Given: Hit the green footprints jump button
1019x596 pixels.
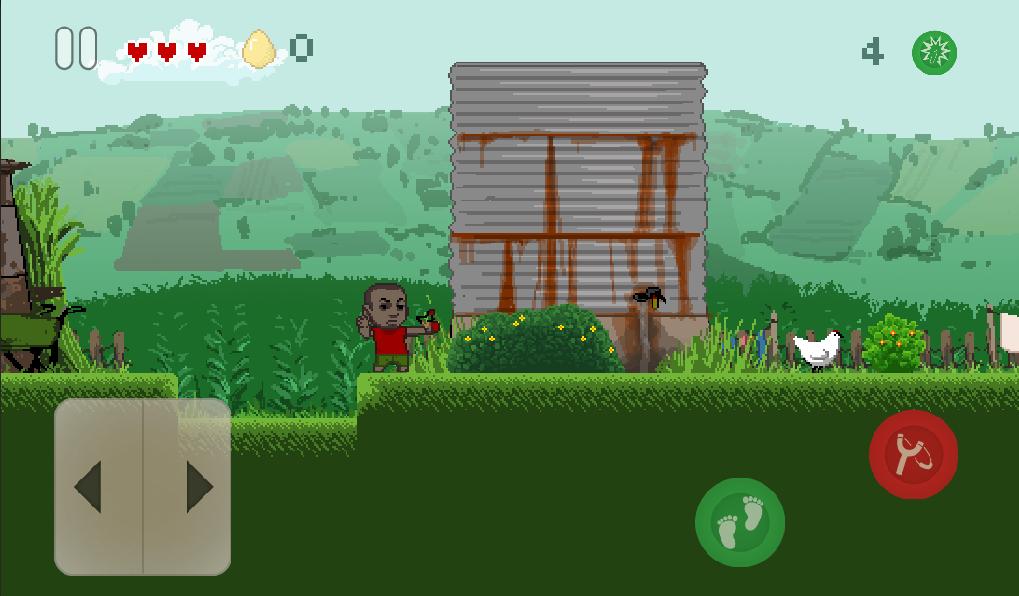Looking at the screenshot, I should (739, 523).
